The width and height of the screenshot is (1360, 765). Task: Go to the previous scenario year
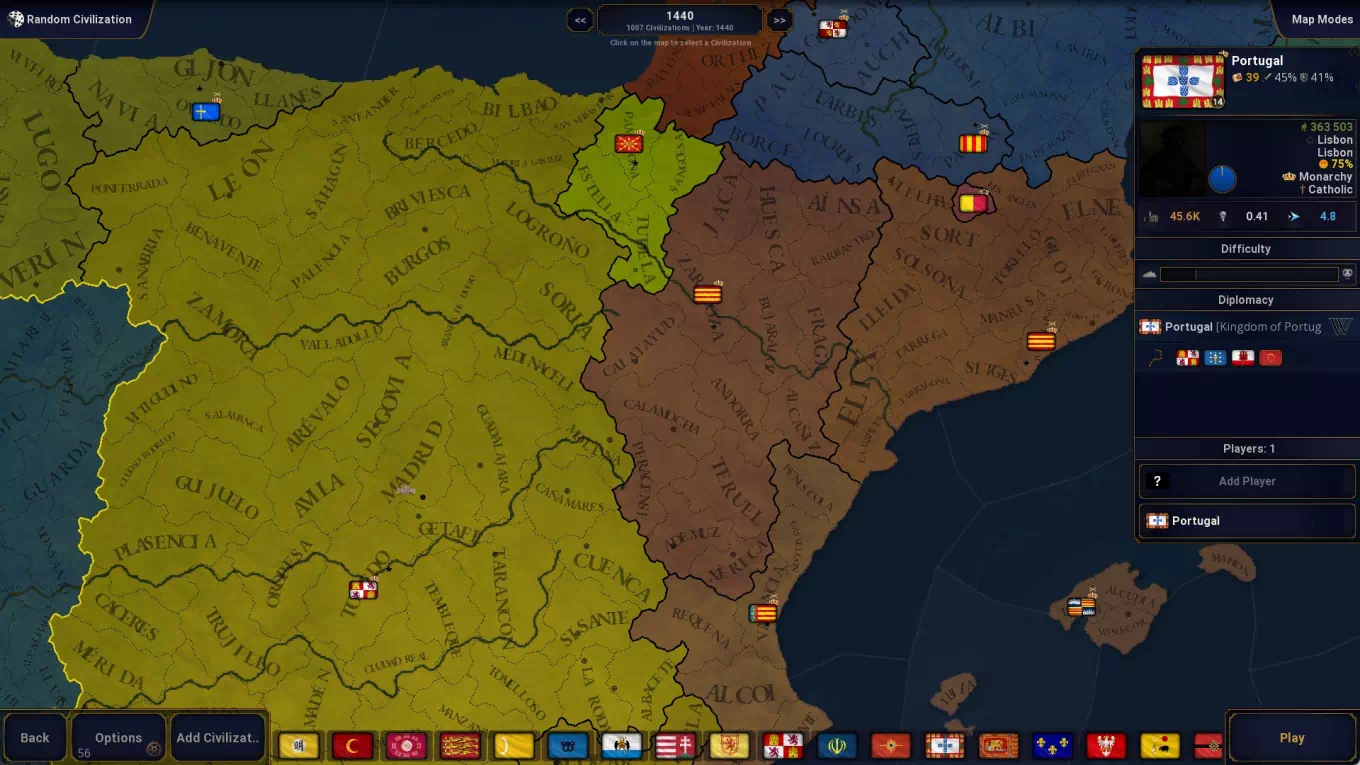(x=580, y=20)
